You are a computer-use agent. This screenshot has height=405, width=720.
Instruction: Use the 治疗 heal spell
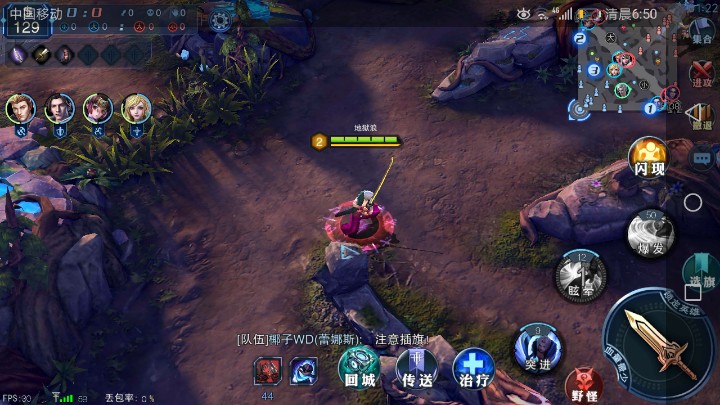click(473, 368)
